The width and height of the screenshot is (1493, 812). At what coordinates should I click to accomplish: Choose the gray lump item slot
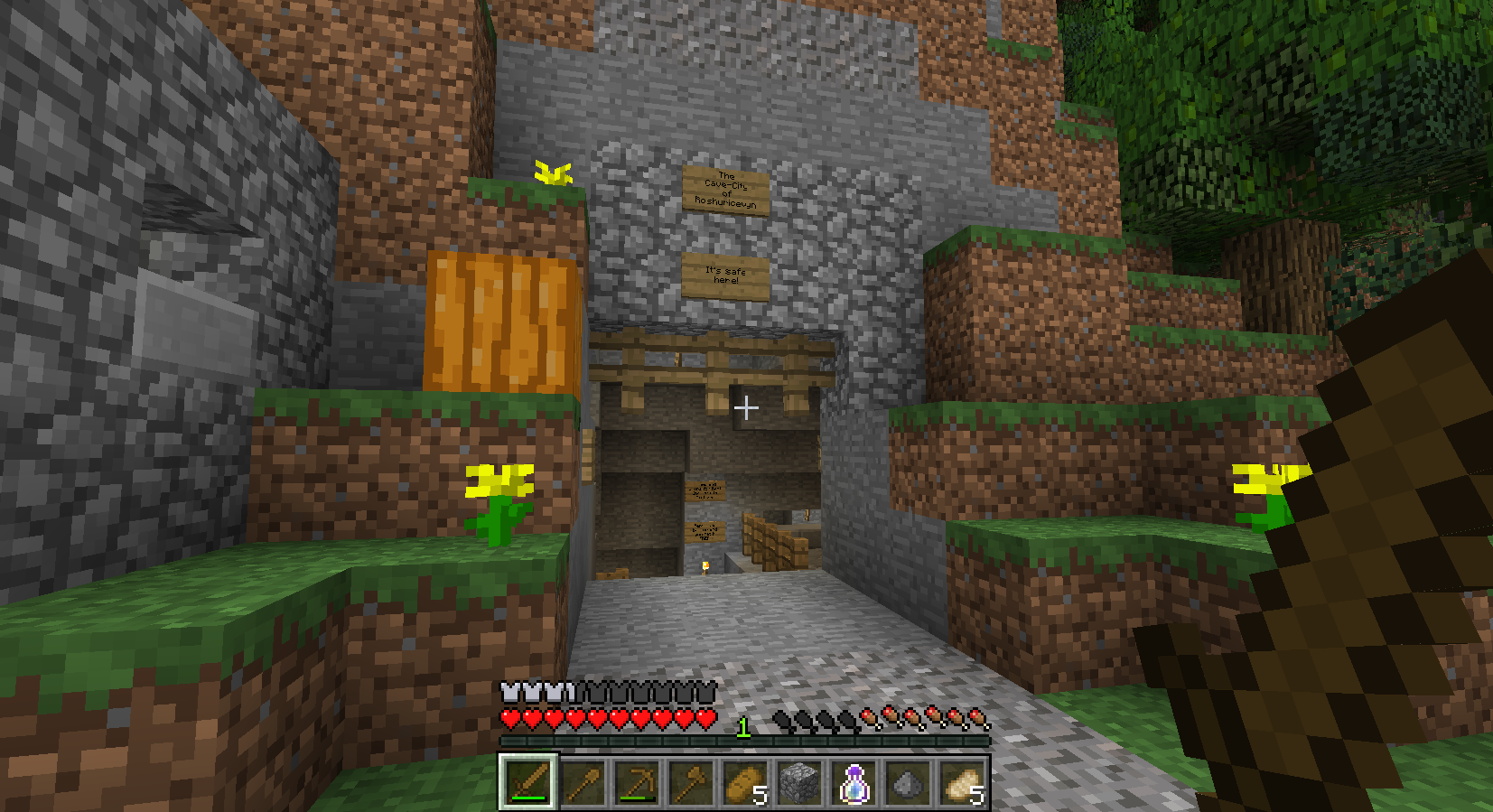point(908,782)
